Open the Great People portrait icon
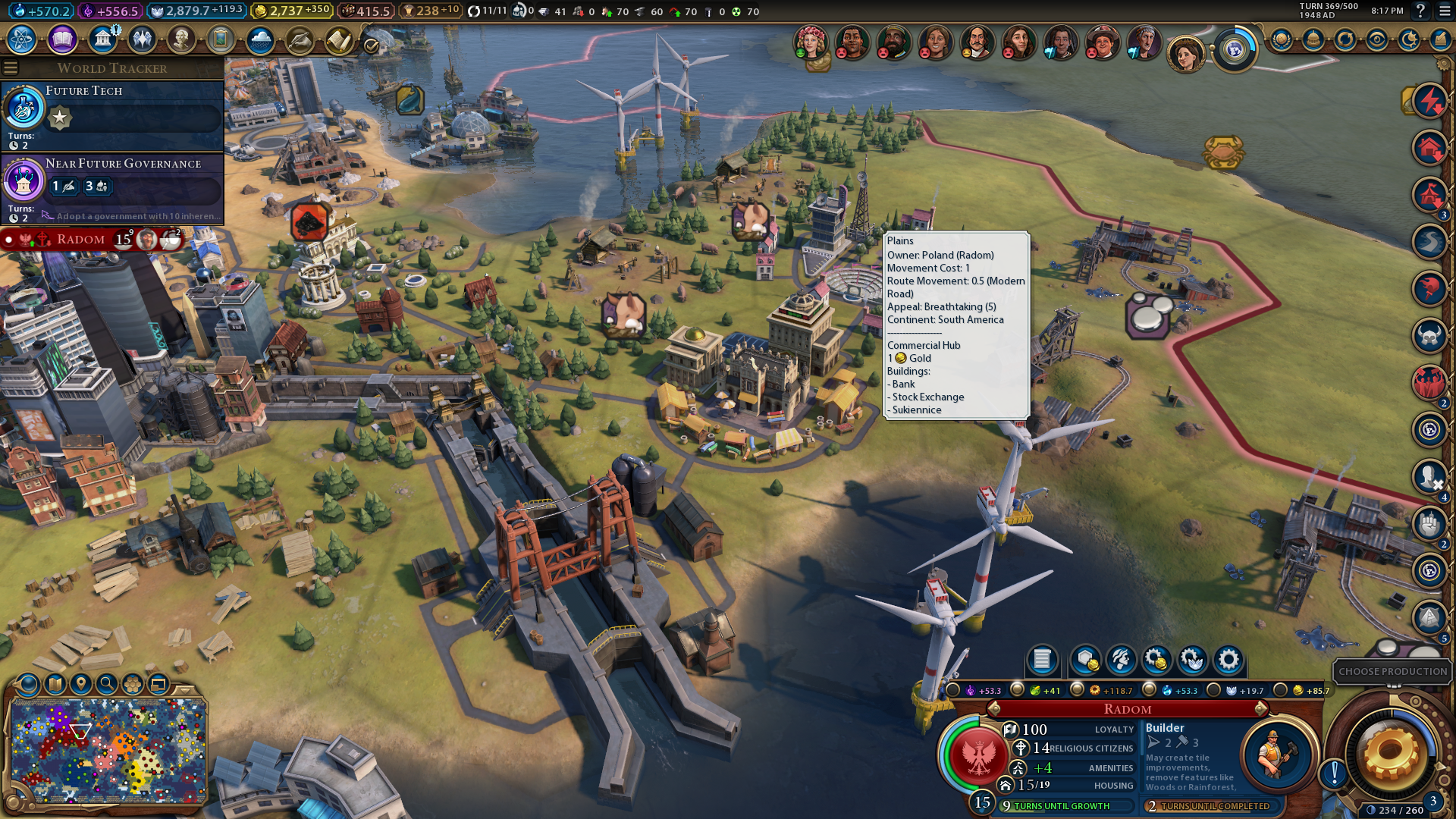The height and width of the screenshot is (819, 1456). pos(181,39)
